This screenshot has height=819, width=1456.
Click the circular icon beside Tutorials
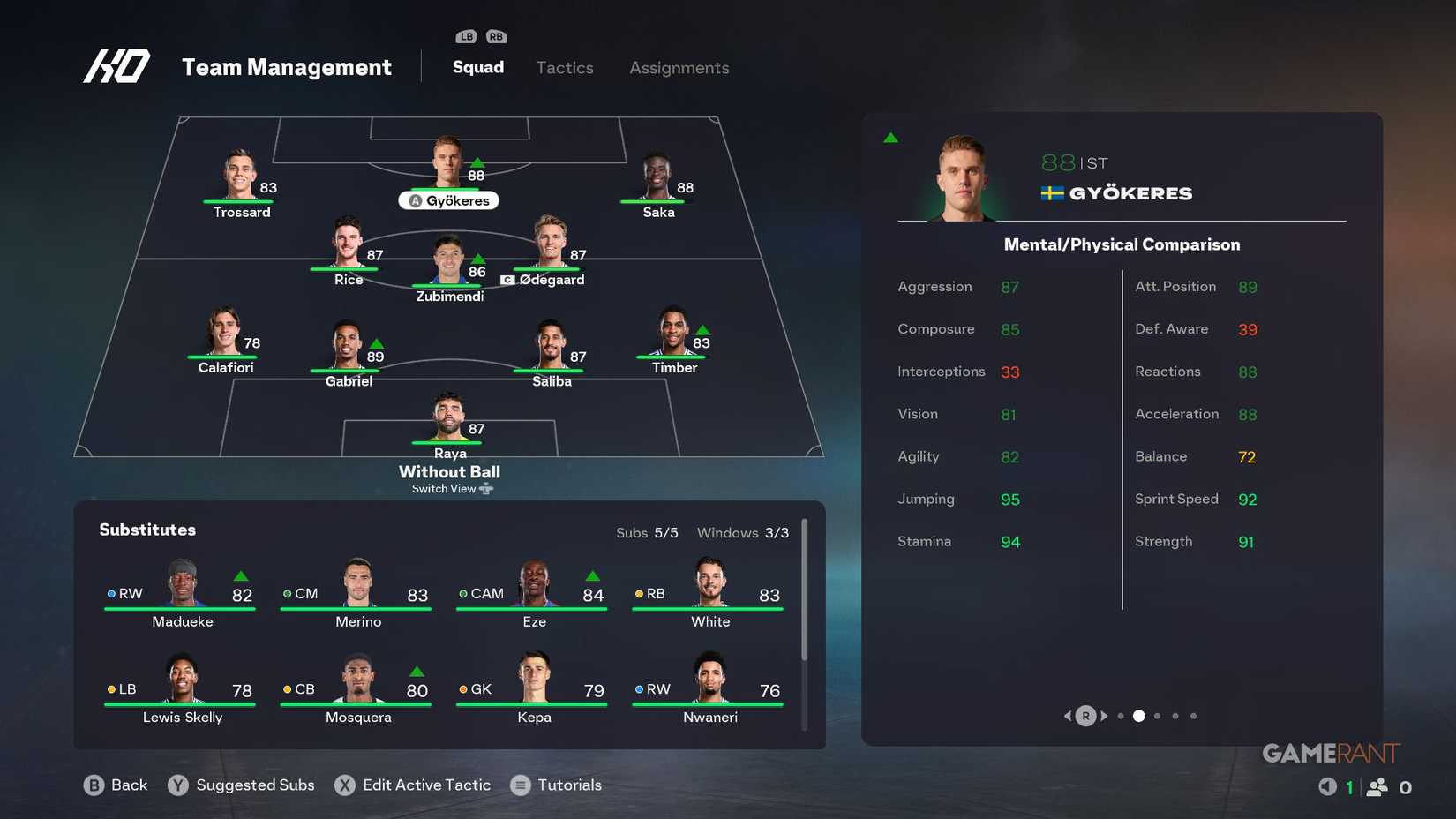pyautogui.click(x=520, y=785)
